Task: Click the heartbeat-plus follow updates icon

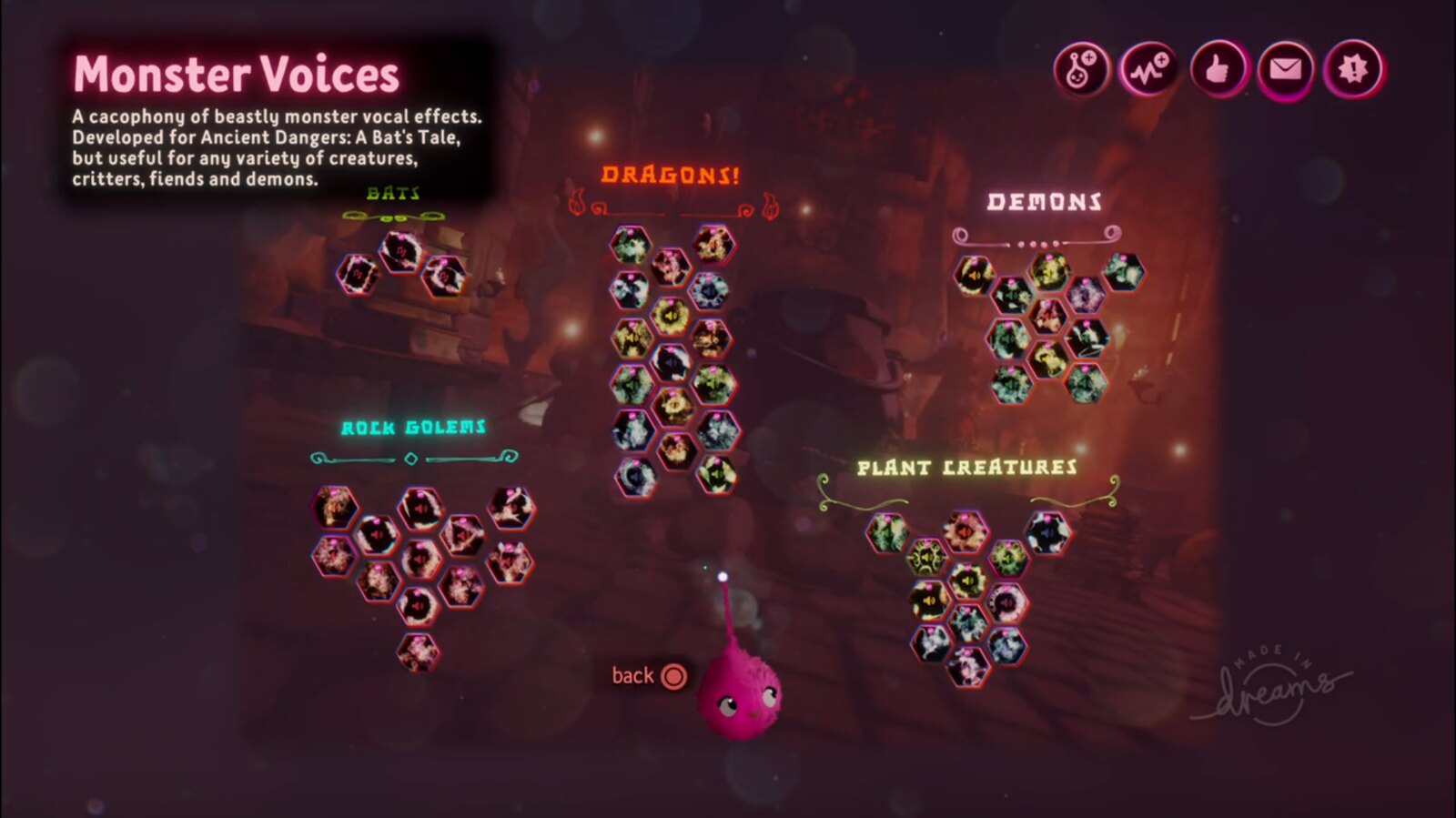Action: (1148, 69)
